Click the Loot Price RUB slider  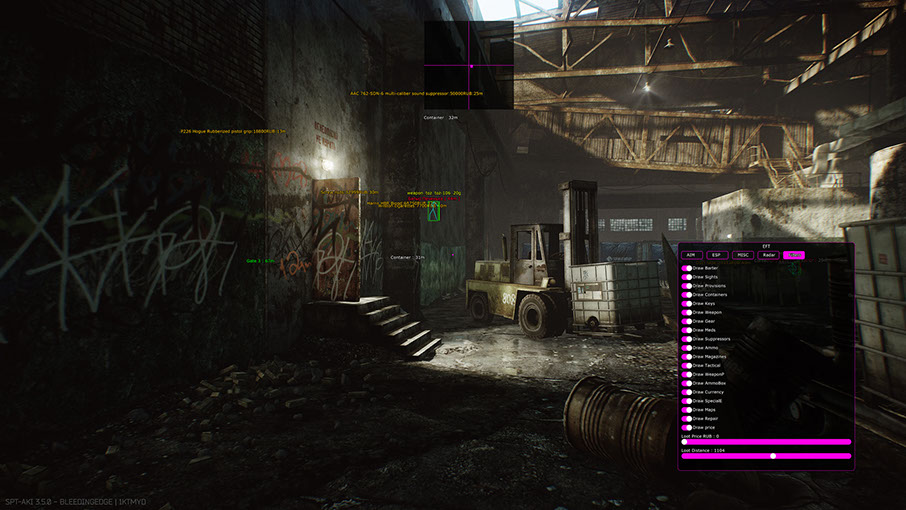coord(767,441)
